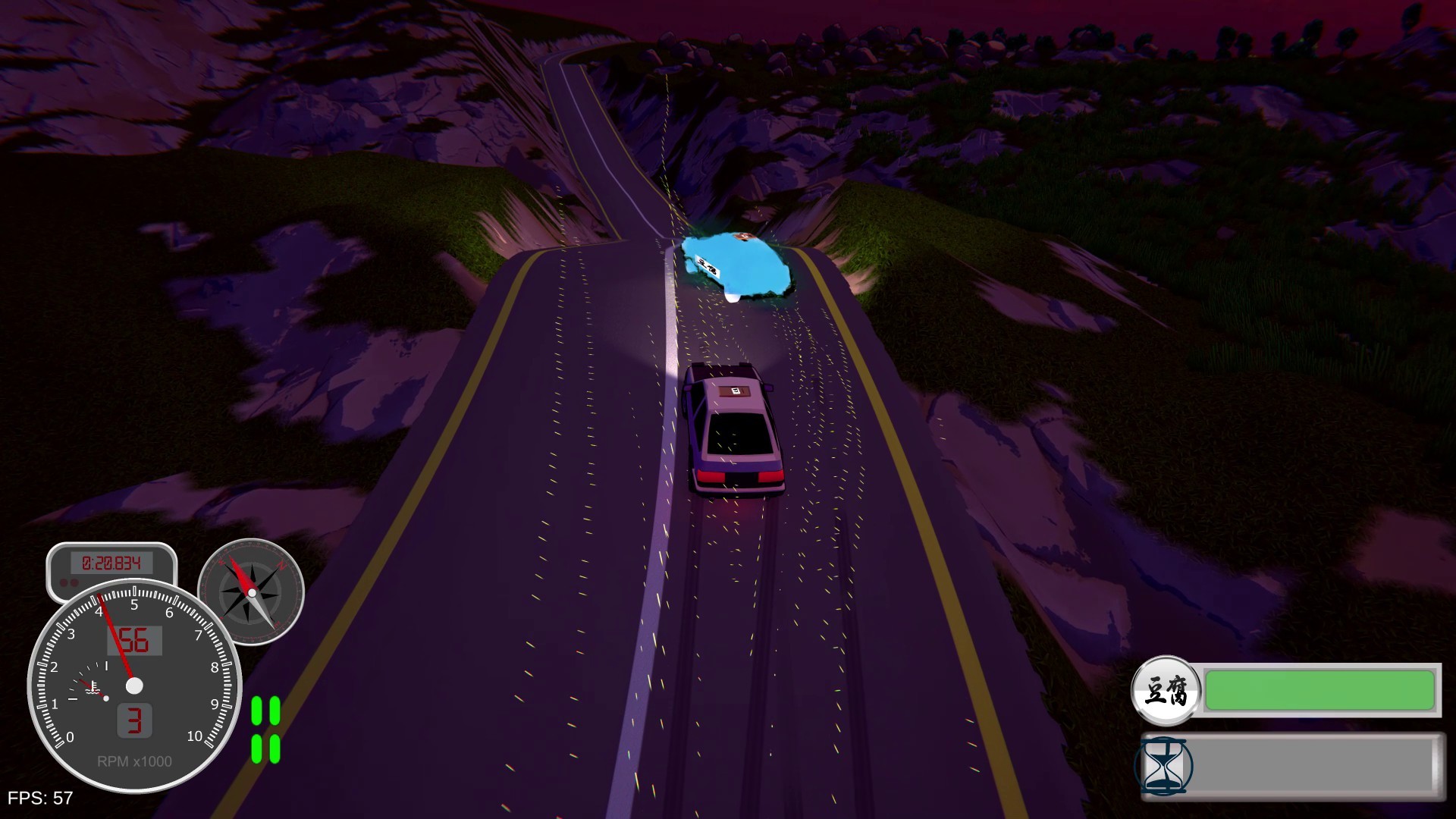This screenshot has height=819, width=1456.
Task: Open the lap timer showing 0:20.834
Action: (111, 563)
